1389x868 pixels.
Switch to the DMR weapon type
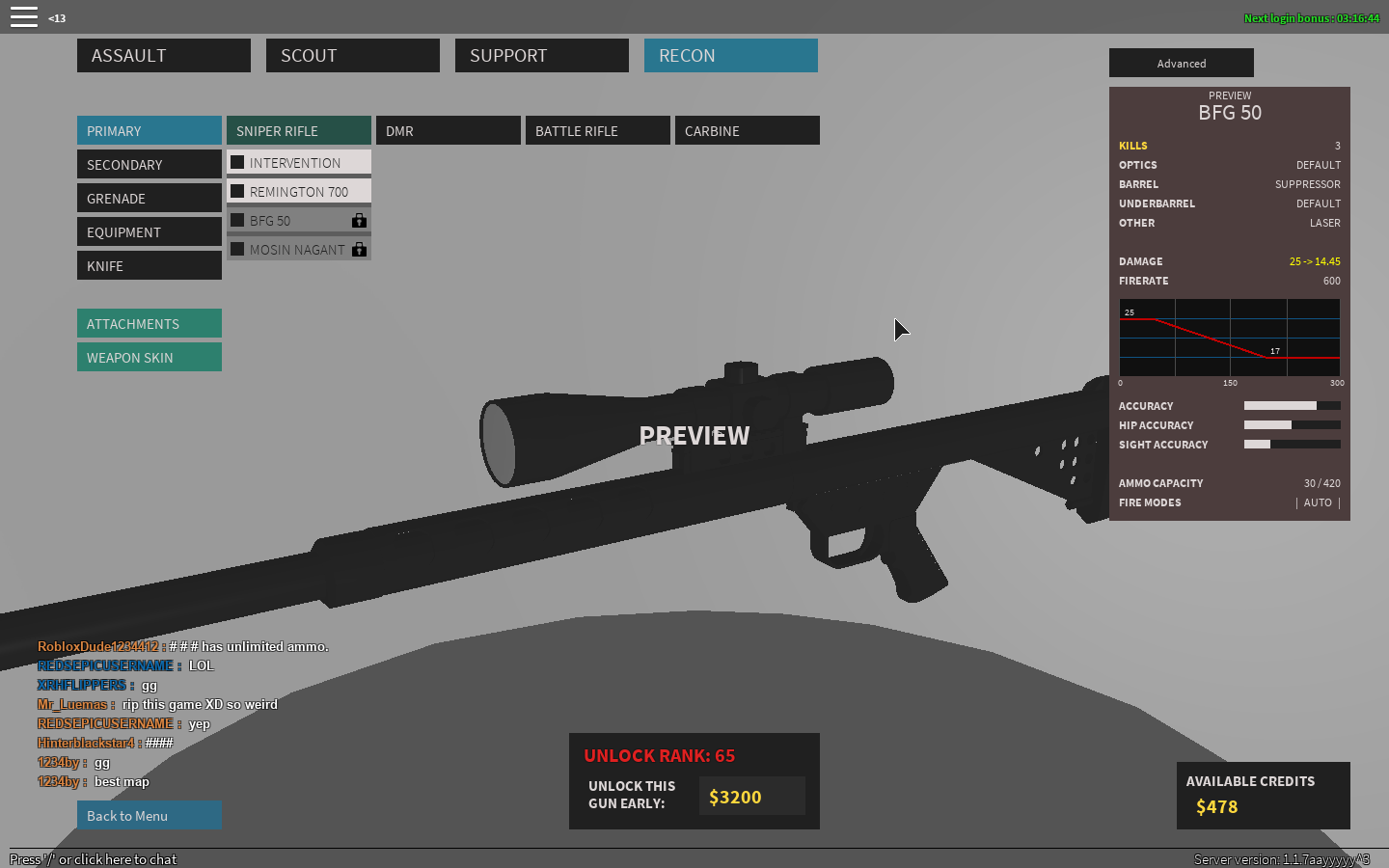coord(448,131)
